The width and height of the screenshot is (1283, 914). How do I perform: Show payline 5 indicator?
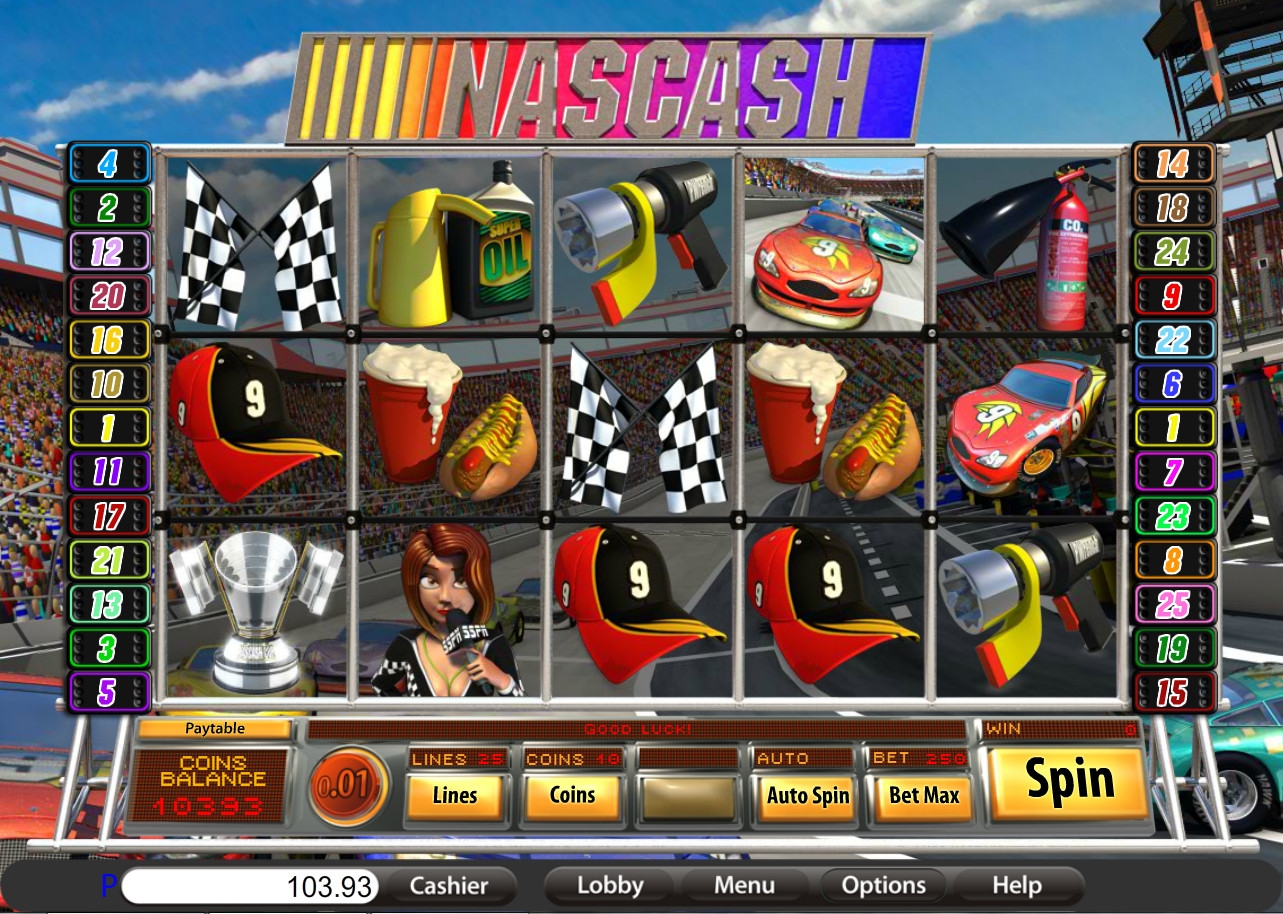coord(108,692)
